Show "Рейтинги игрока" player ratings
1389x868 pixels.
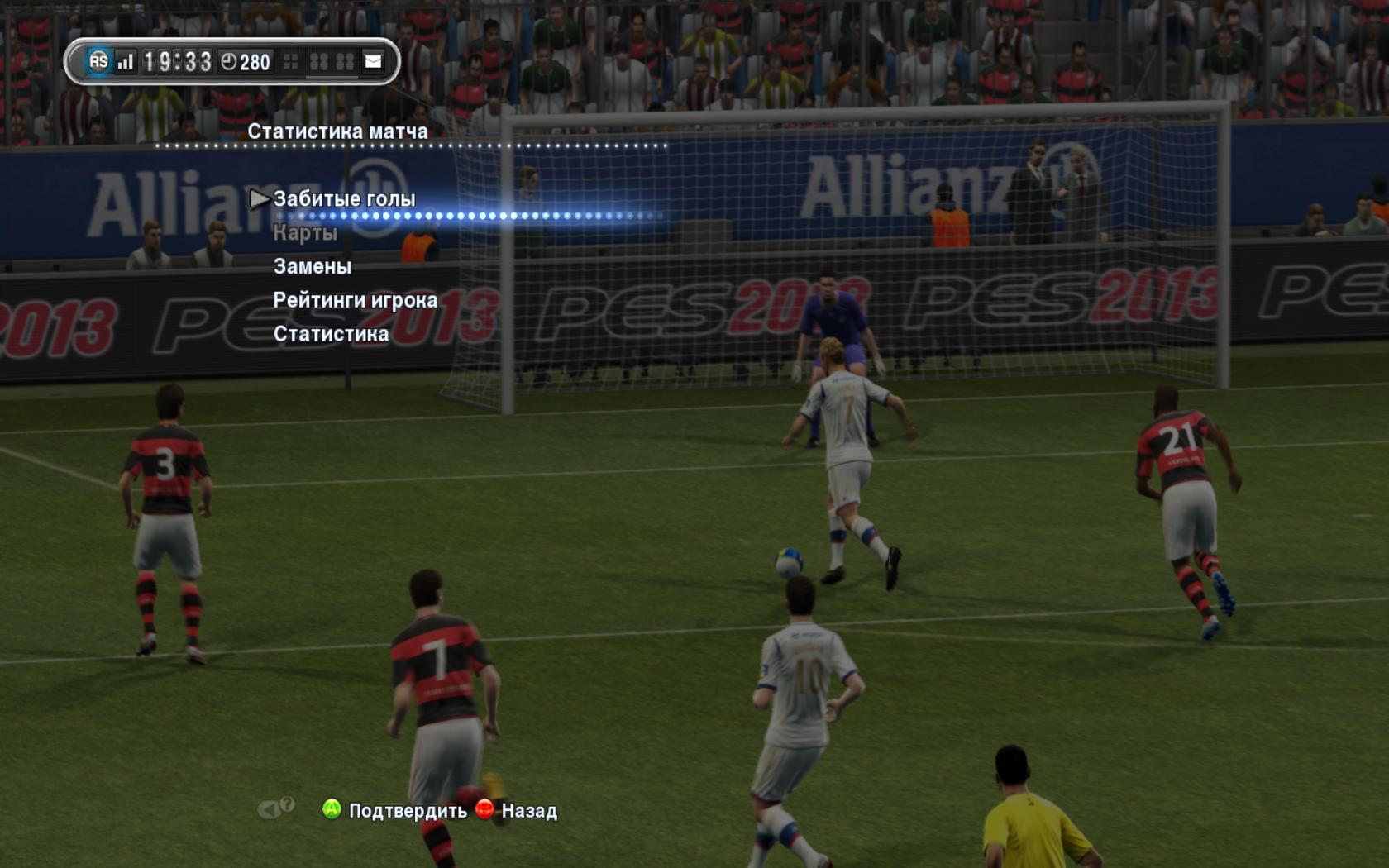click(356, 300)
